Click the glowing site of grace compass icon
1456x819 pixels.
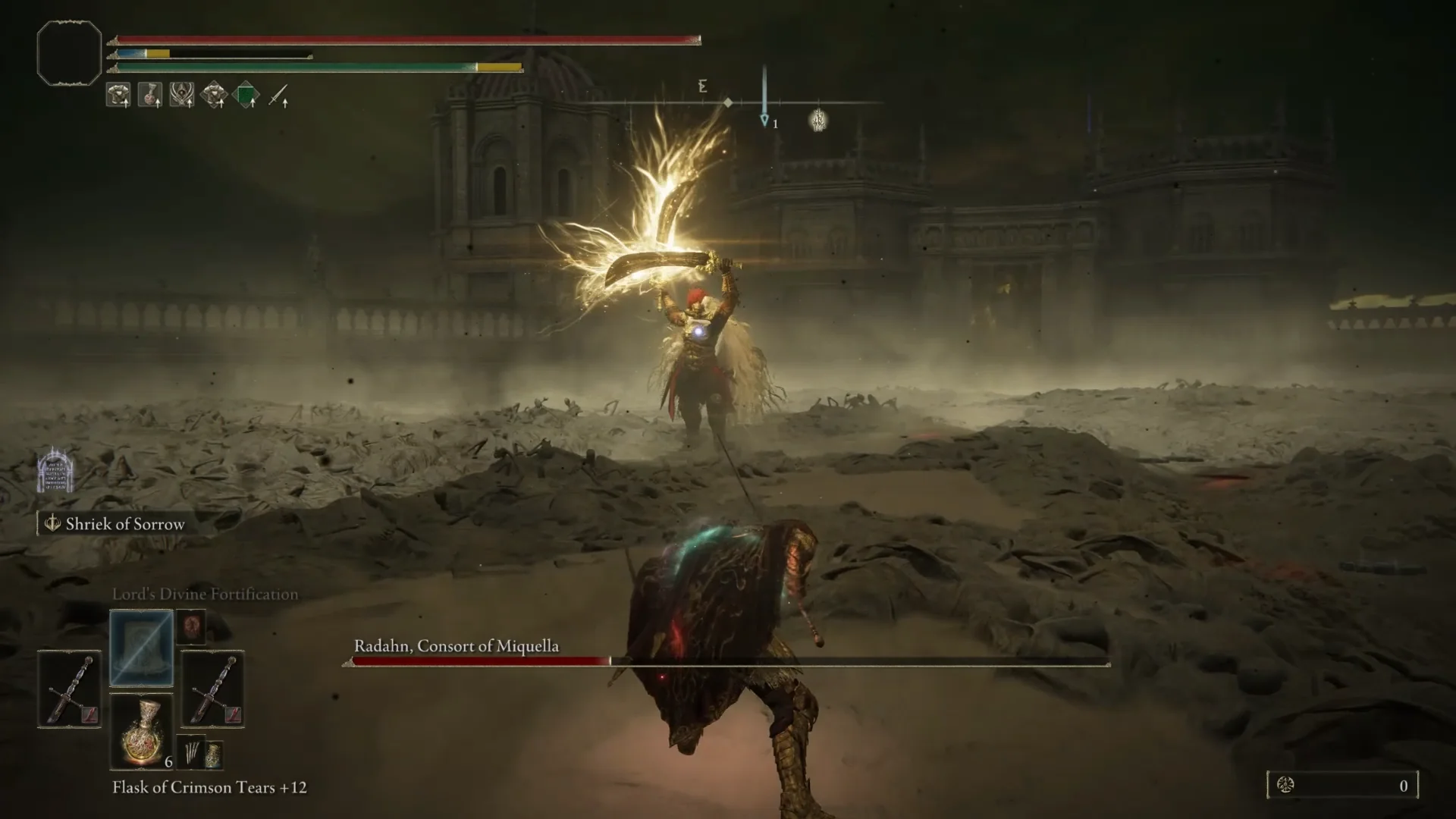coord(818,120)
